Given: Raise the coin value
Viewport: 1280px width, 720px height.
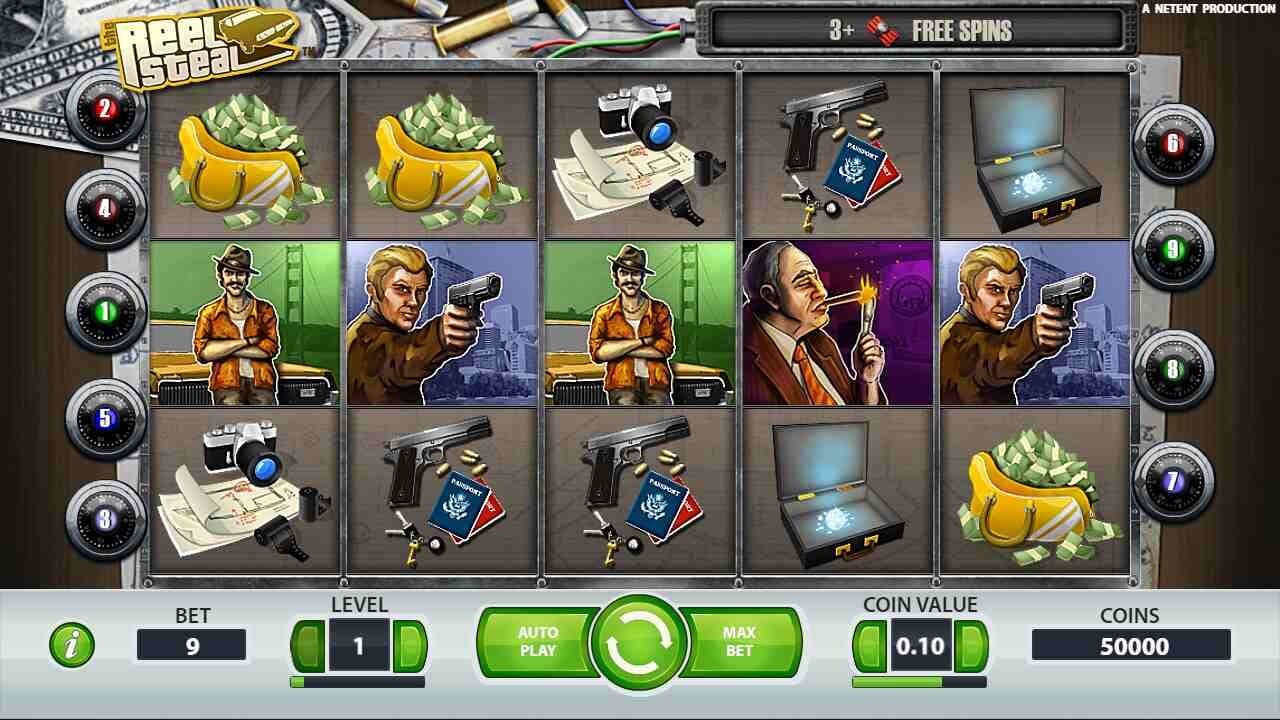Looking at the screenshot, I should pyautogui.click(x=971, y=646).
